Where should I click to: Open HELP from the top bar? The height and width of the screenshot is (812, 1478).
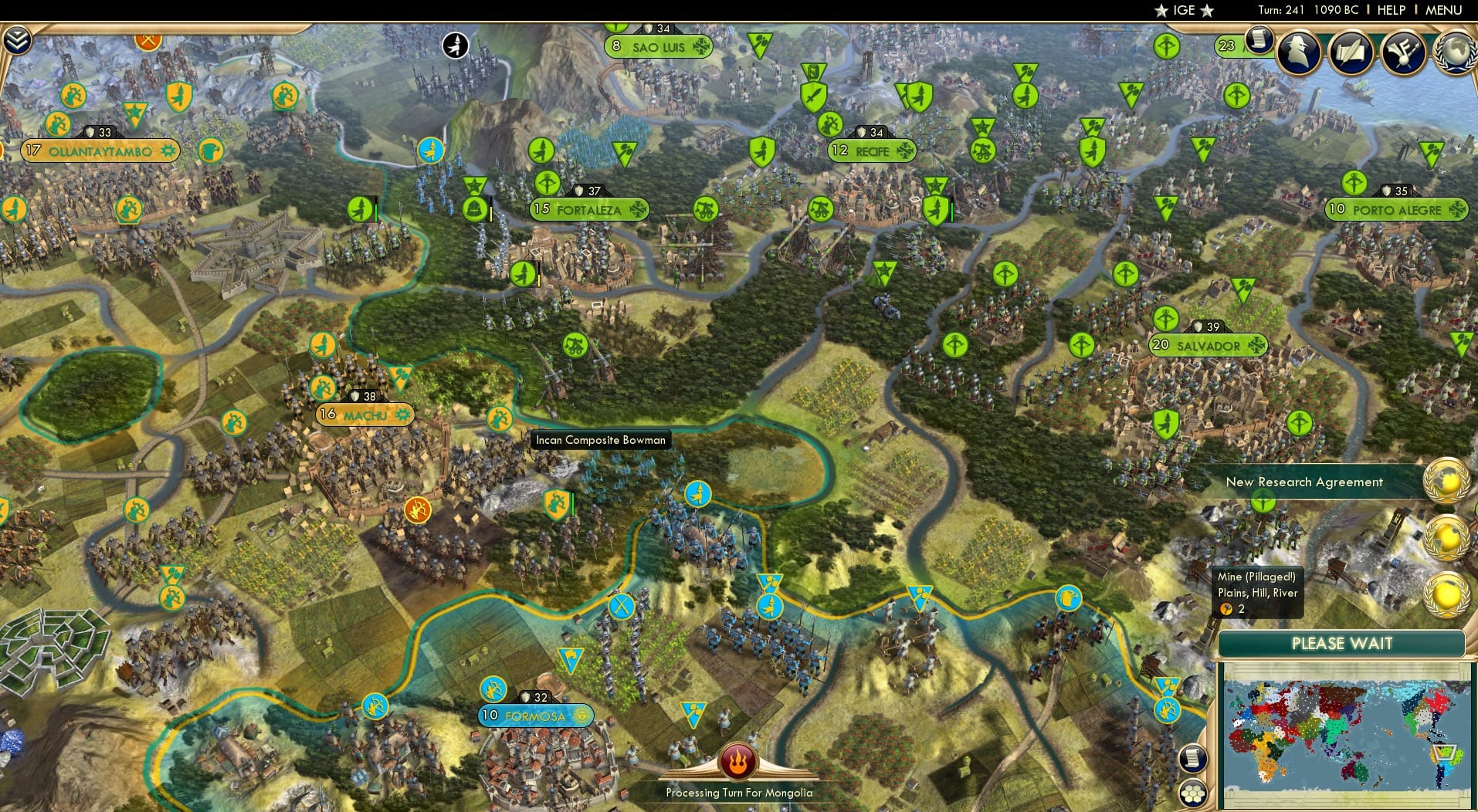[x=1391, y=10]
